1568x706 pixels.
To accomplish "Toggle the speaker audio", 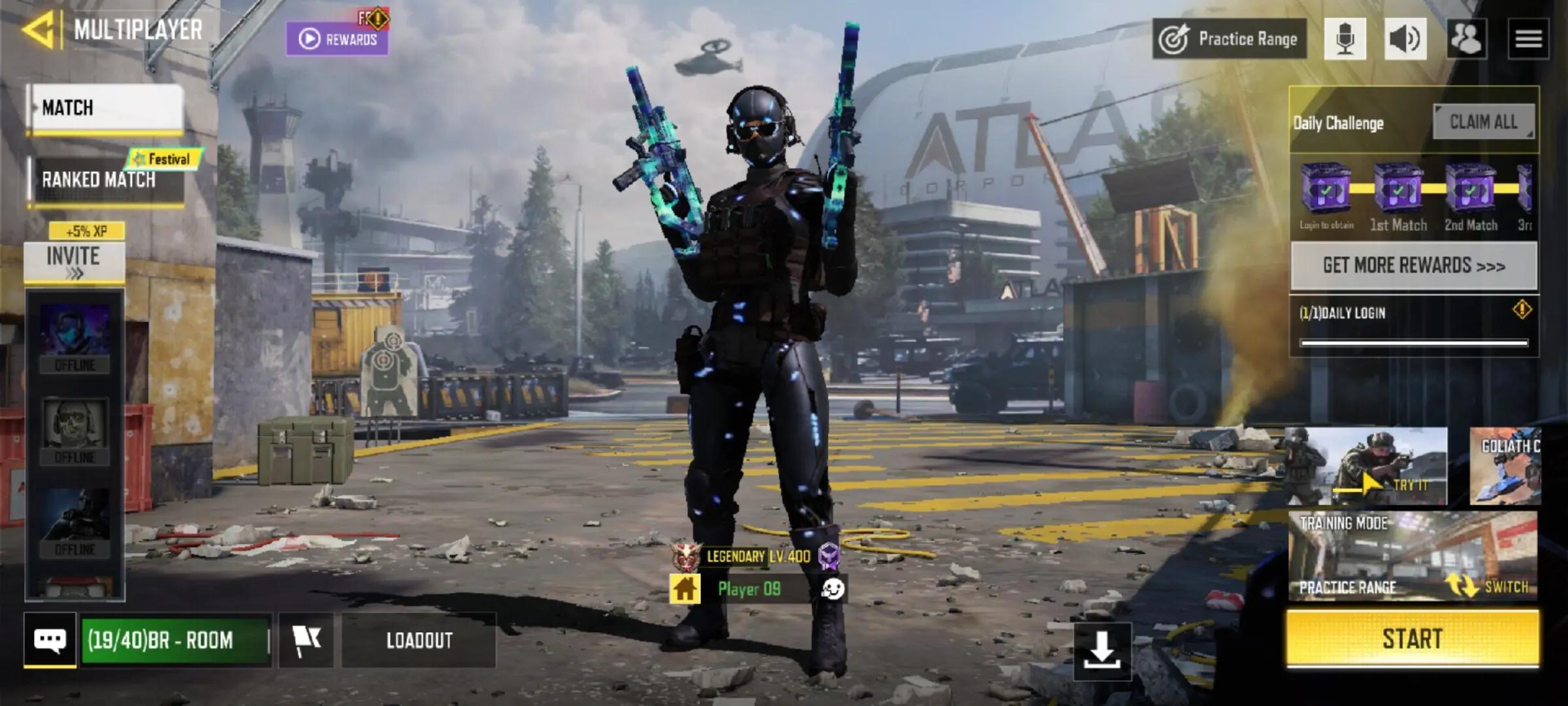I will pyautogui.click(x=1405, y=39).
